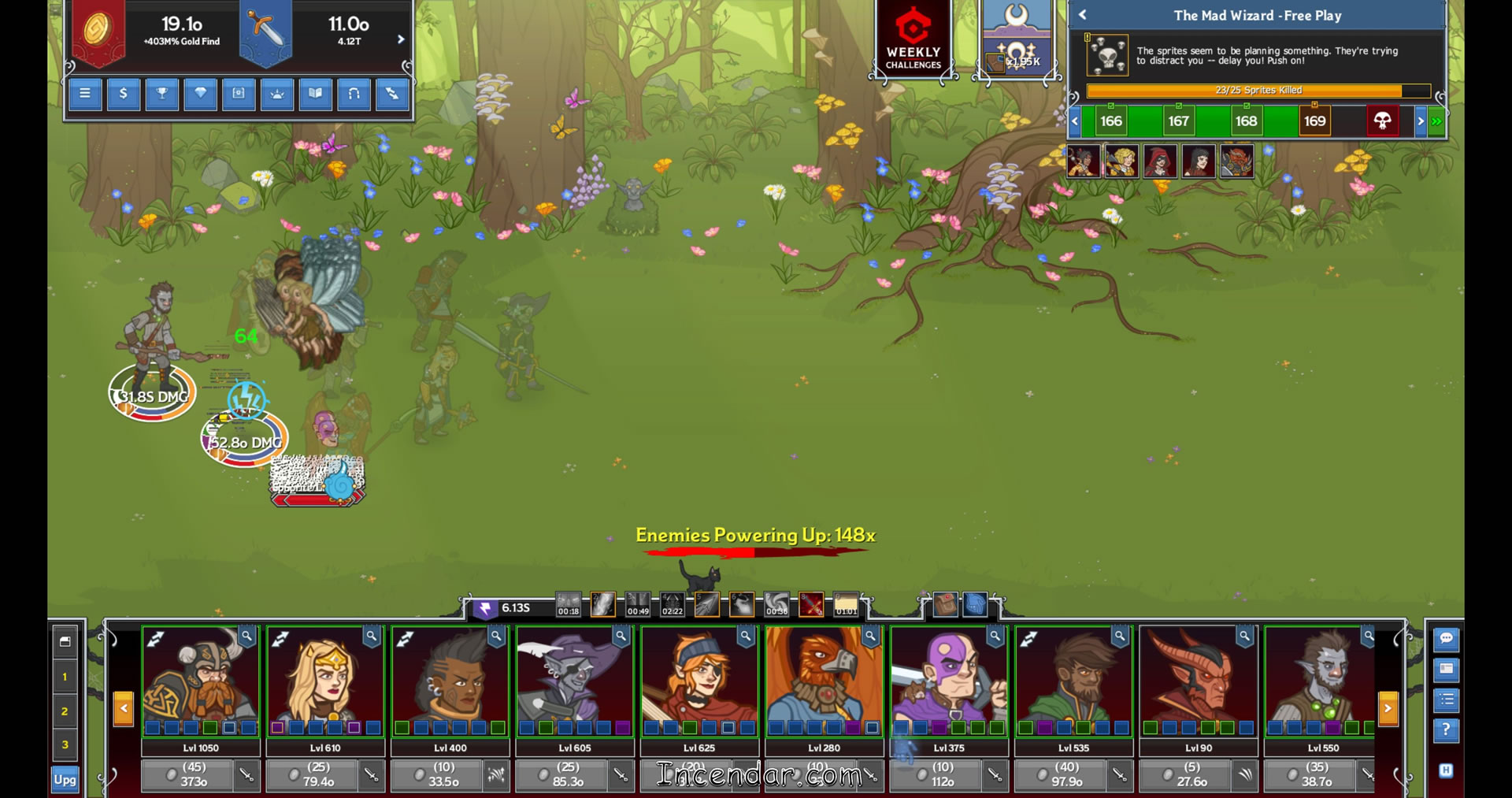Select formation slot 2
Image resolution: width=1512 pixels, height=798 pixels.
[x=65, y=711]
